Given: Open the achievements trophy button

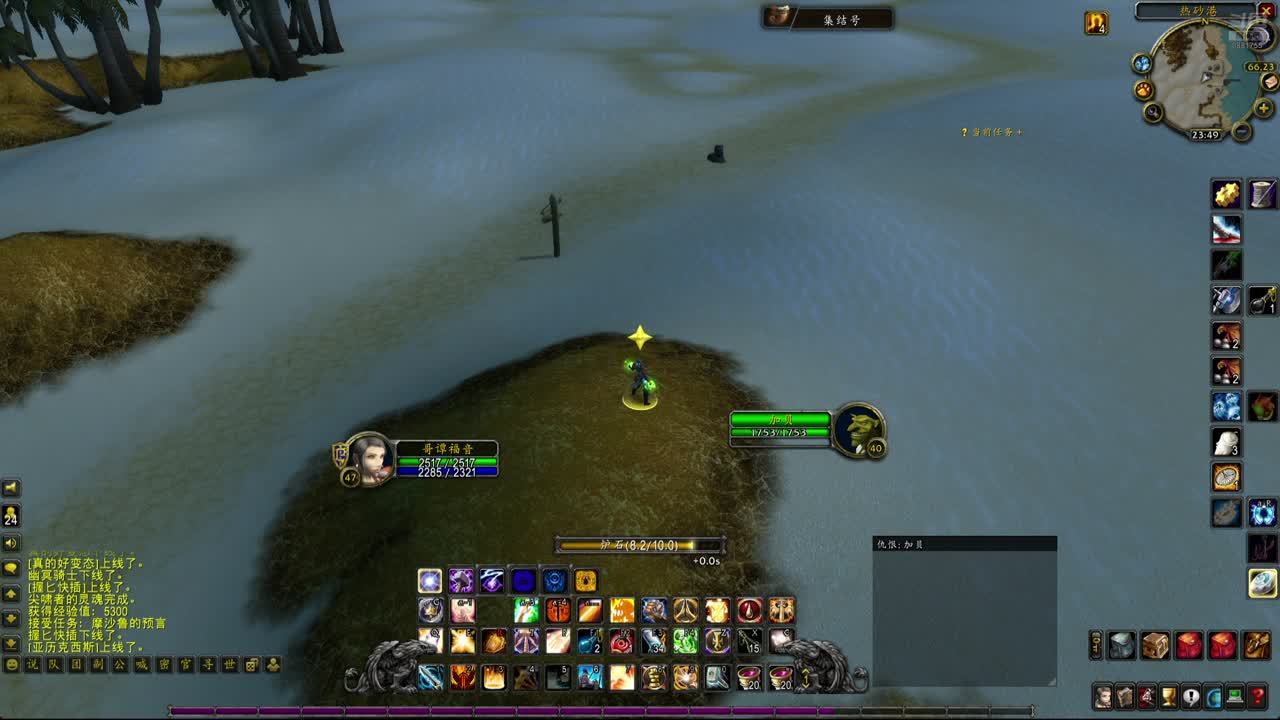Looking at the screenshot, I should point(1169,696).
